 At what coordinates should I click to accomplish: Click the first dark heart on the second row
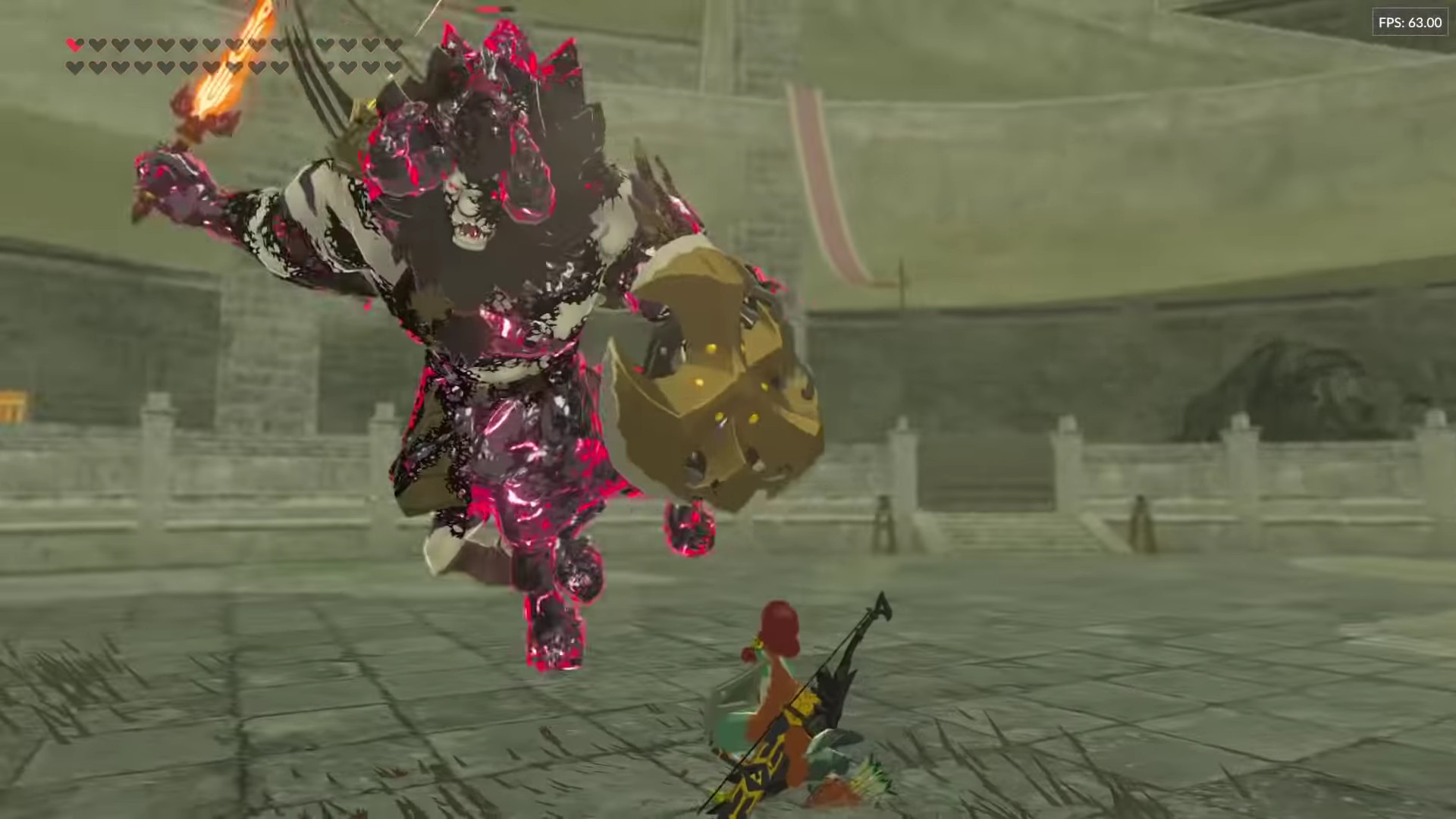(74, 67)
